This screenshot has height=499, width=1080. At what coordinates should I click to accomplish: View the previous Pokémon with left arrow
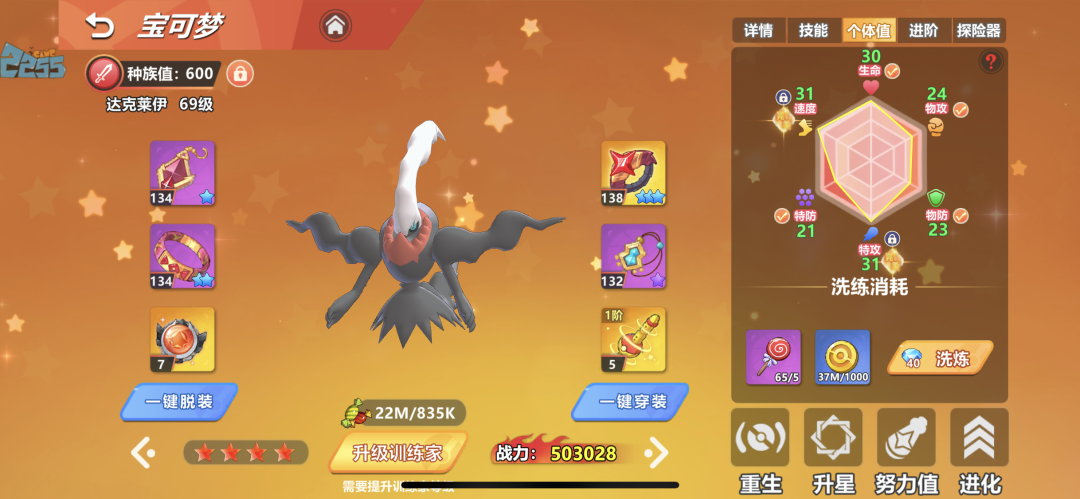[x=142, y=452]
